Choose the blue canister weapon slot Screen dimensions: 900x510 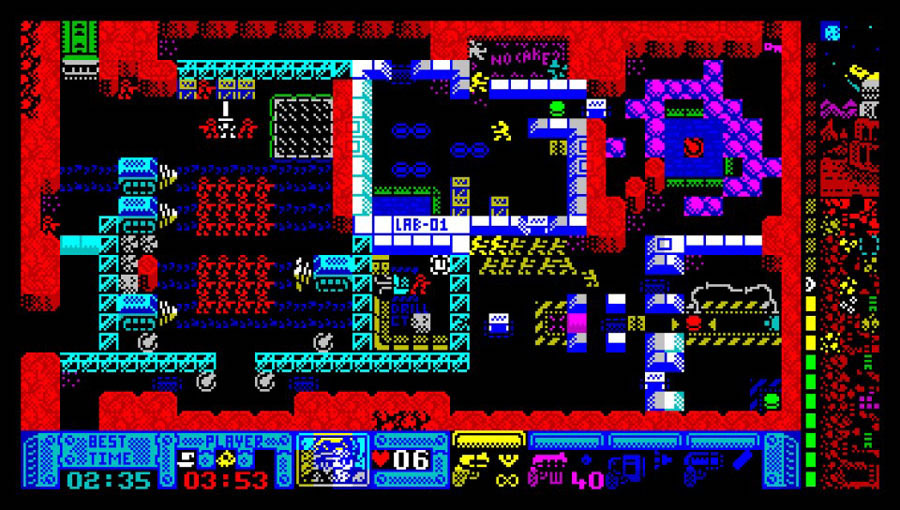click(626, 467)
